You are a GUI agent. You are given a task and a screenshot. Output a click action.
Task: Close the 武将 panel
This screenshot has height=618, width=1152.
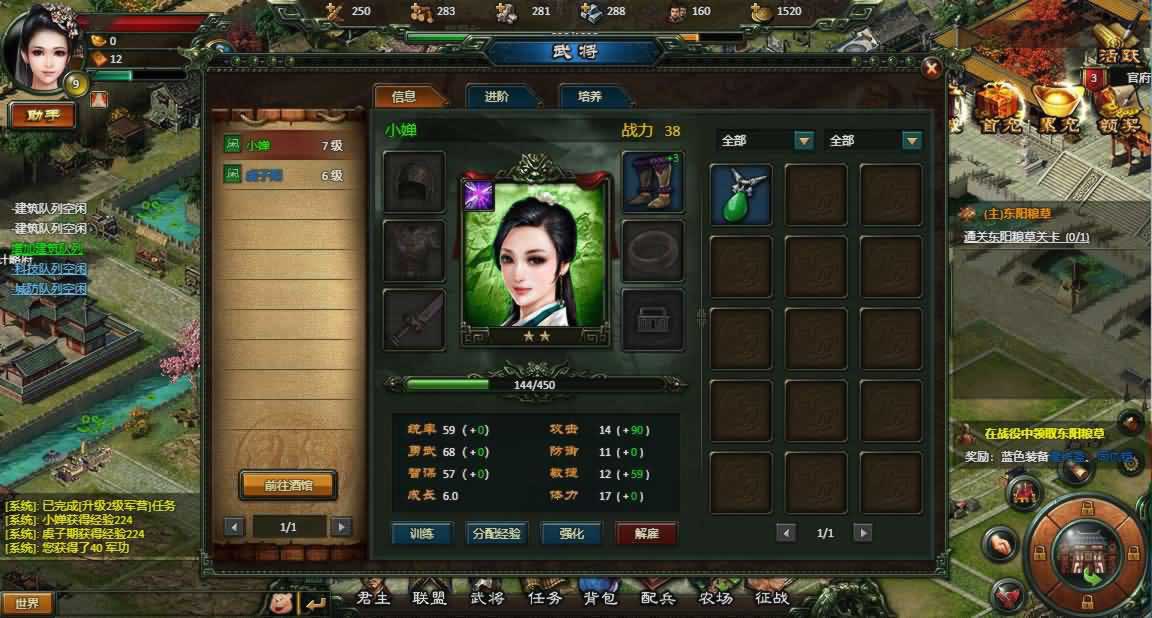click(931, 68)
